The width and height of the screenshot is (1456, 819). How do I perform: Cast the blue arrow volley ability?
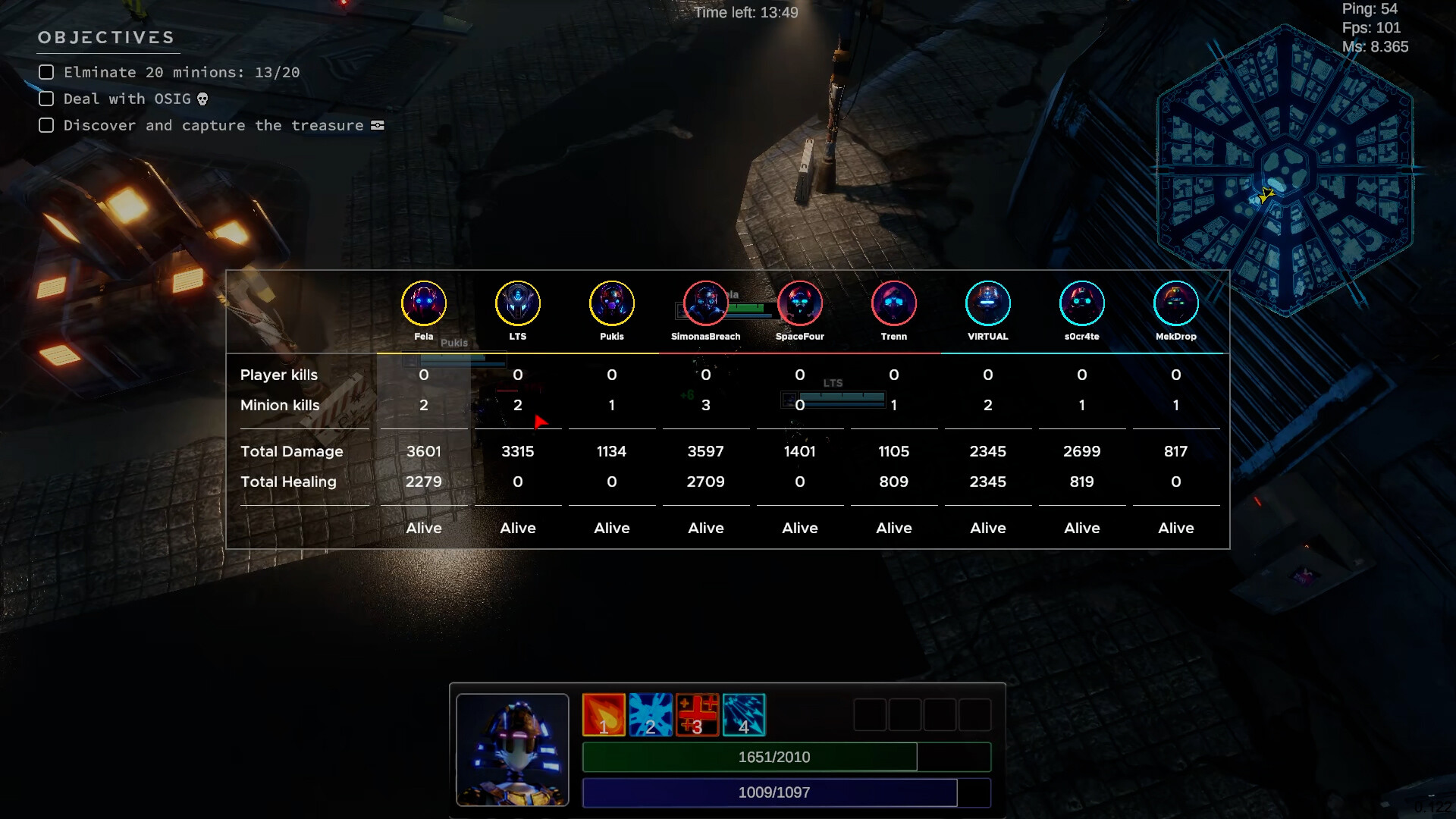click(744, 714)
